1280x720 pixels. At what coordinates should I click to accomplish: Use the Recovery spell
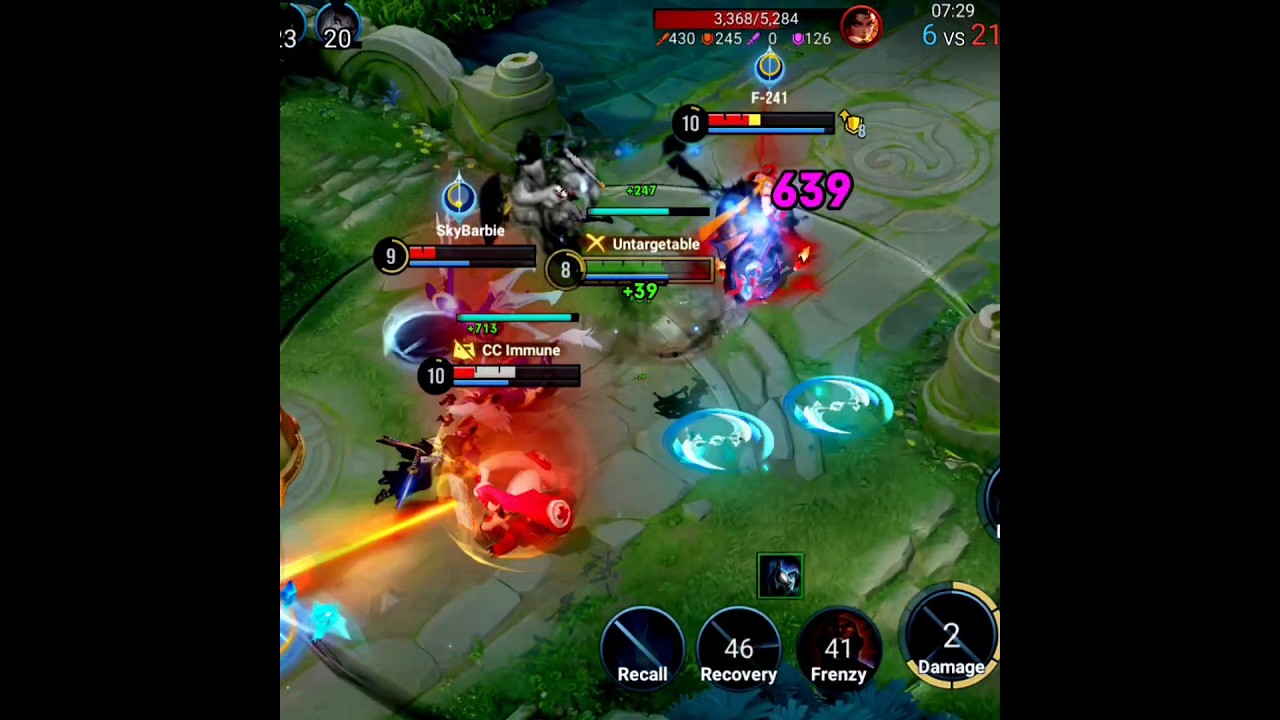point(739,648)
